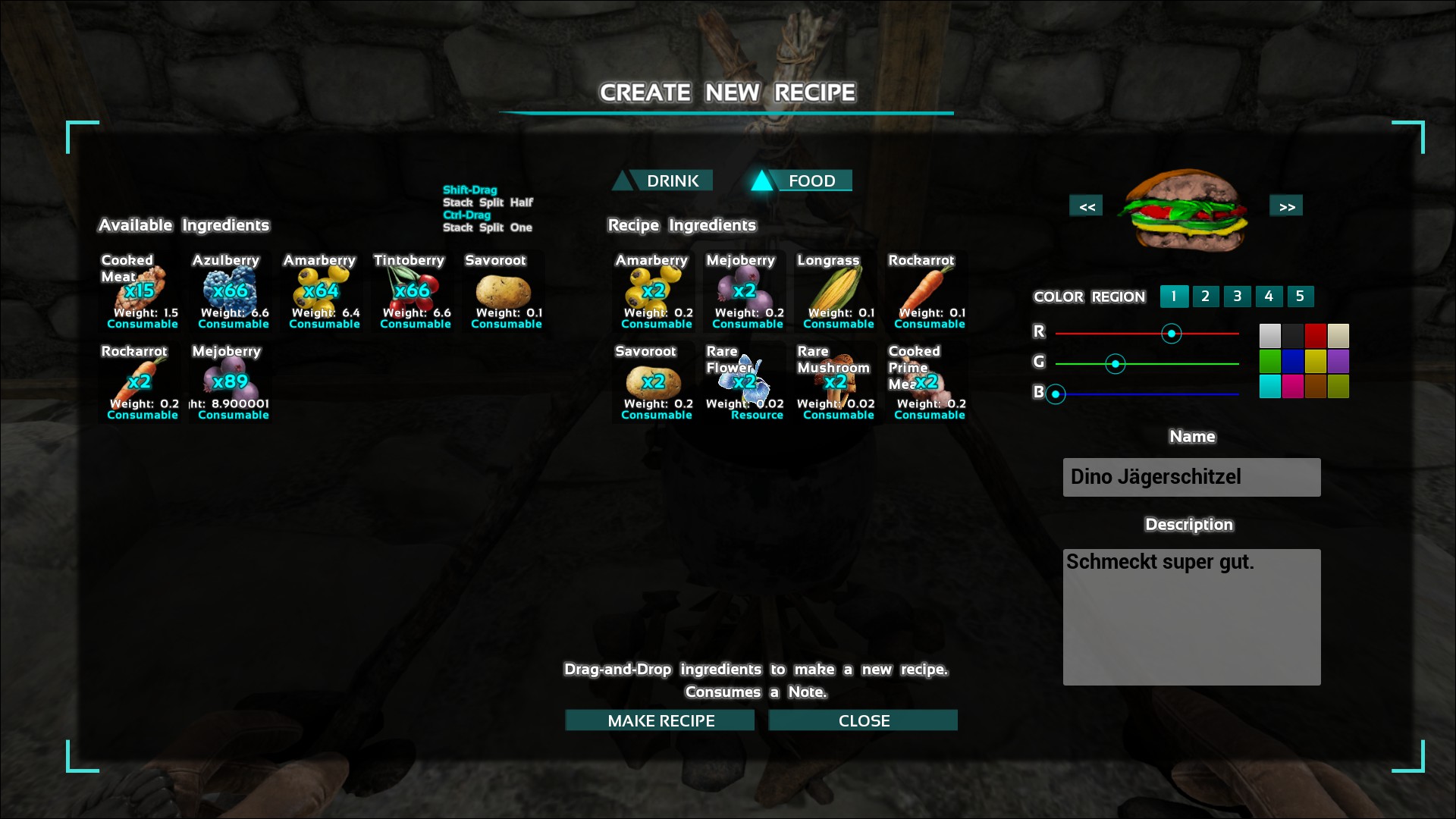The image size is (1456, 819).
Task: Choose color region 3
Action: 1237,297
